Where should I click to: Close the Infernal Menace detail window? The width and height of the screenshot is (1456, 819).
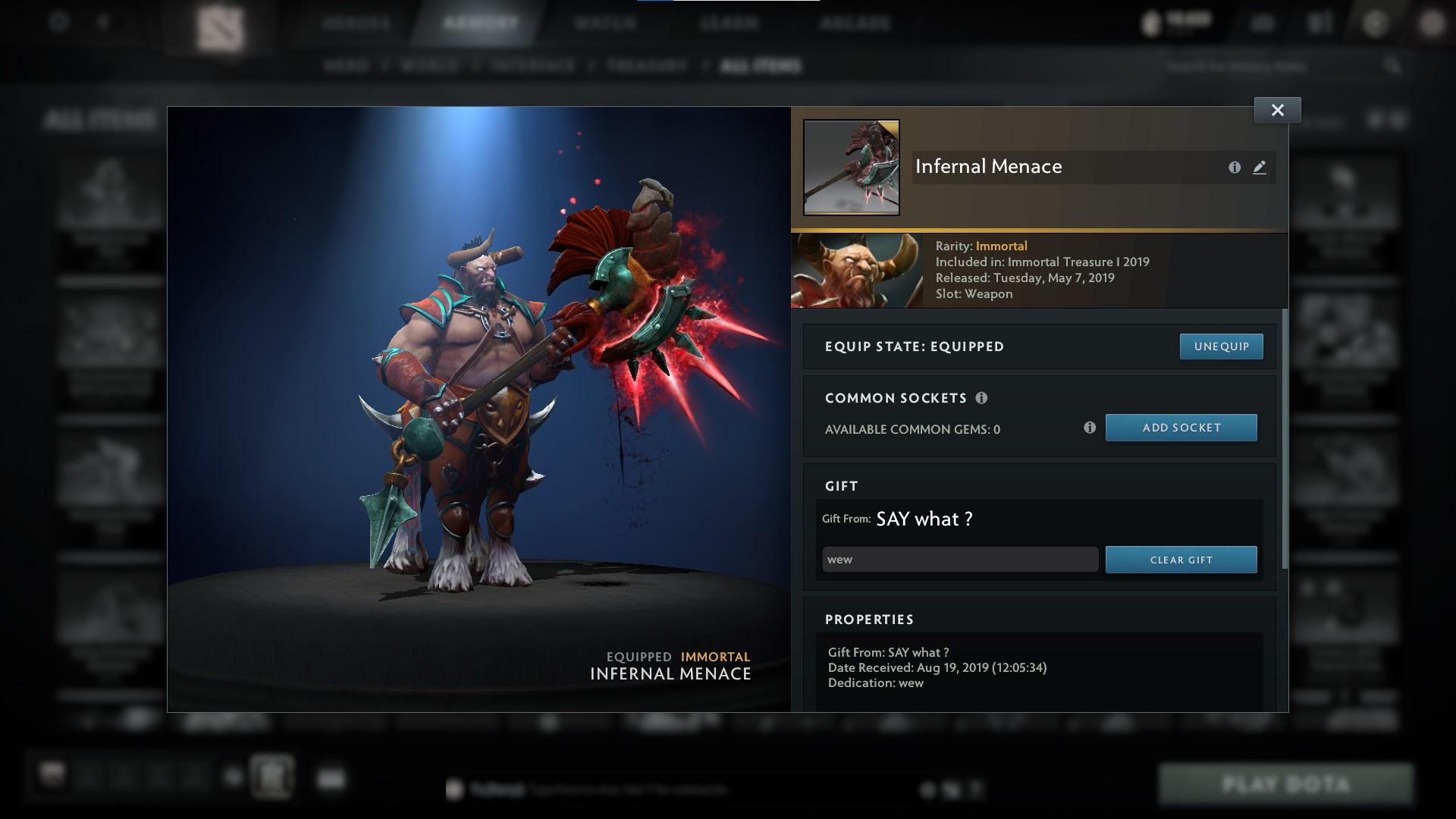tap(1277, 109)
